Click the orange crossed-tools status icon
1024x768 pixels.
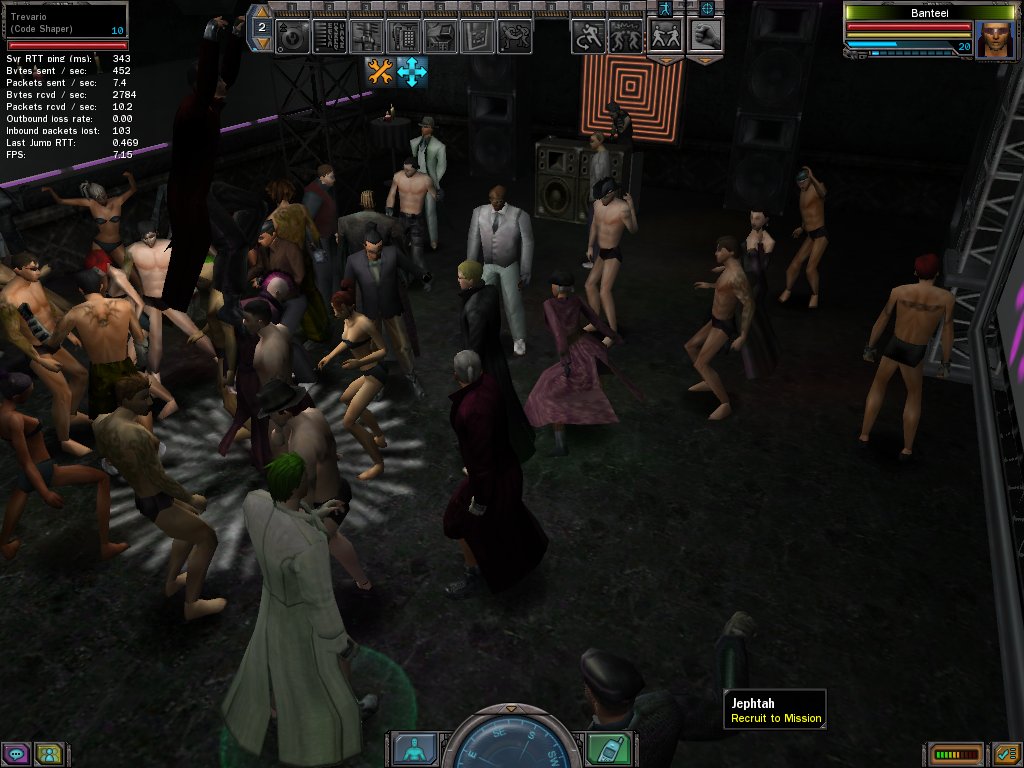point(380,70)
